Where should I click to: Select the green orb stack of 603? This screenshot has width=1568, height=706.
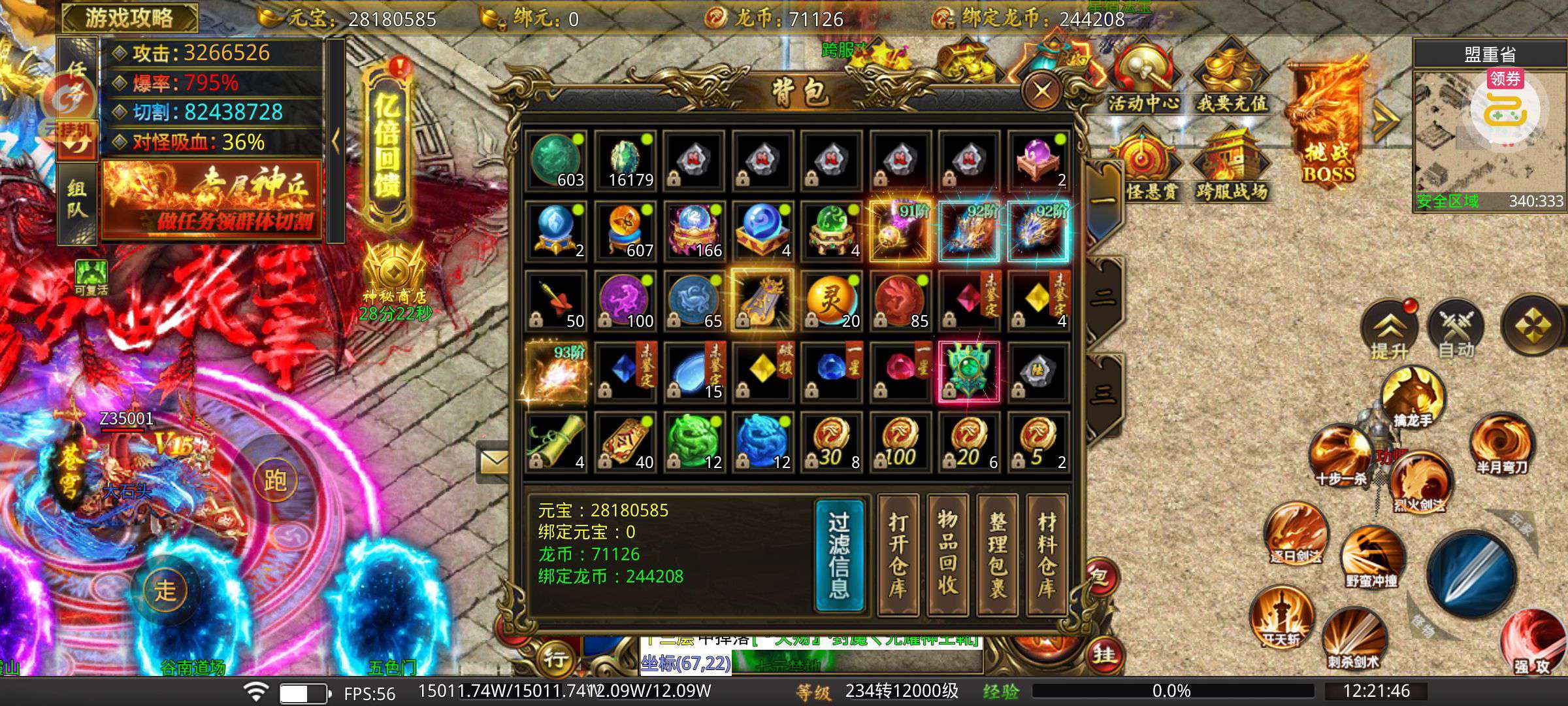pos(557,161)
